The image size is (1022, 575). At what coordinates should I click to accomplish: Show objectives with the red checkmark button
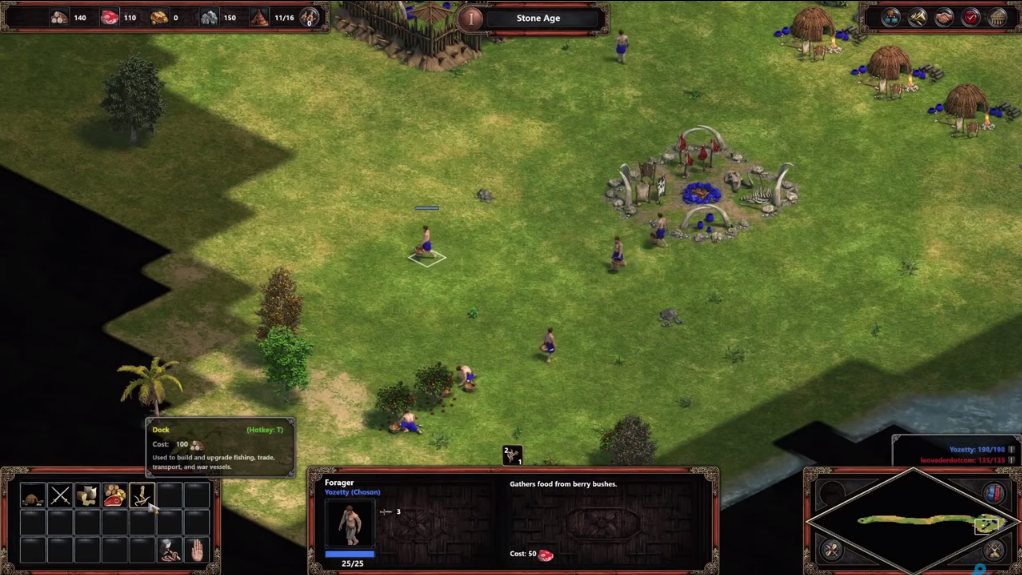click(x=971, y=18)
